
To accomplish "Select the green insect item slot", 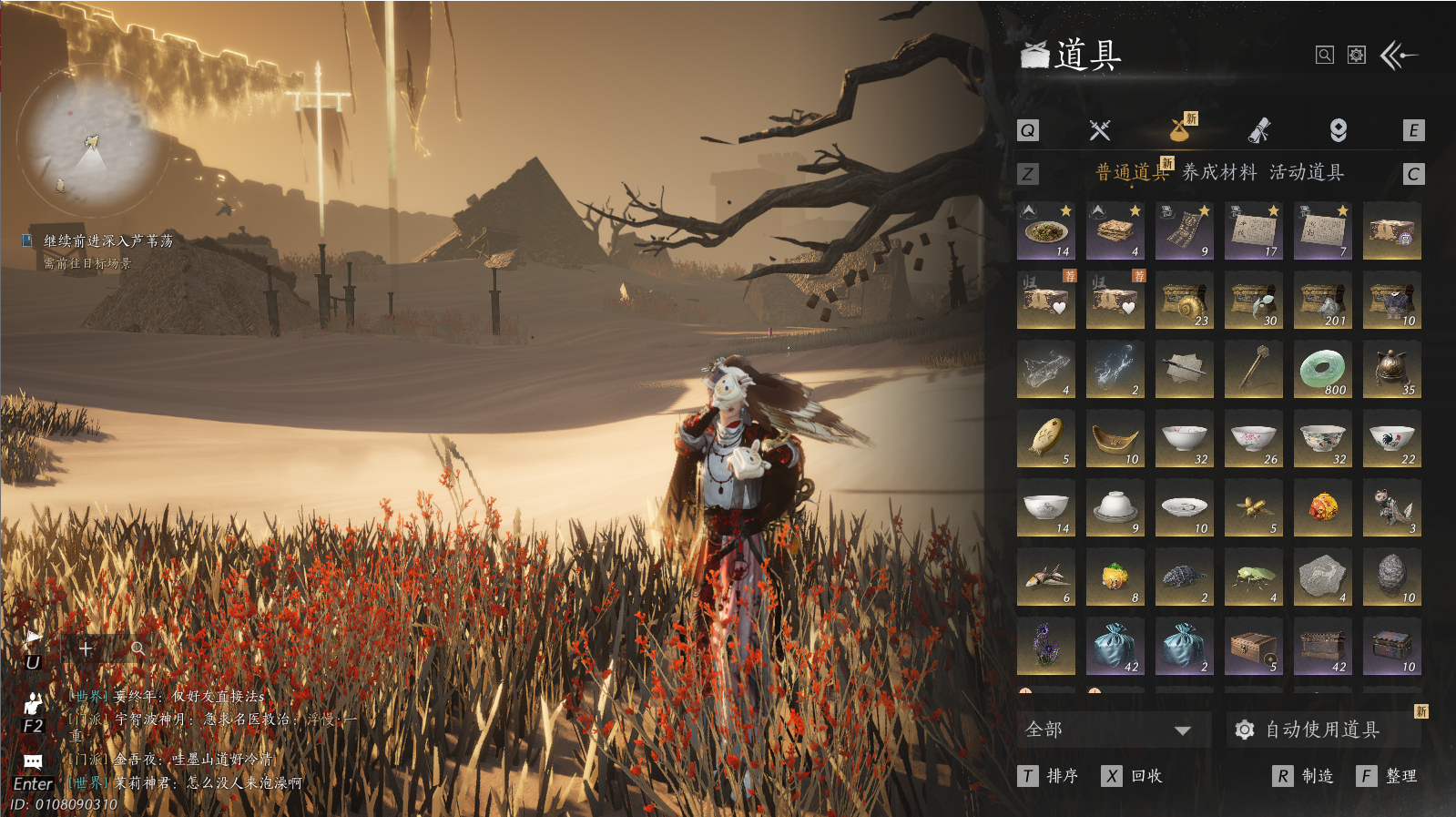I will point(1253,577).
